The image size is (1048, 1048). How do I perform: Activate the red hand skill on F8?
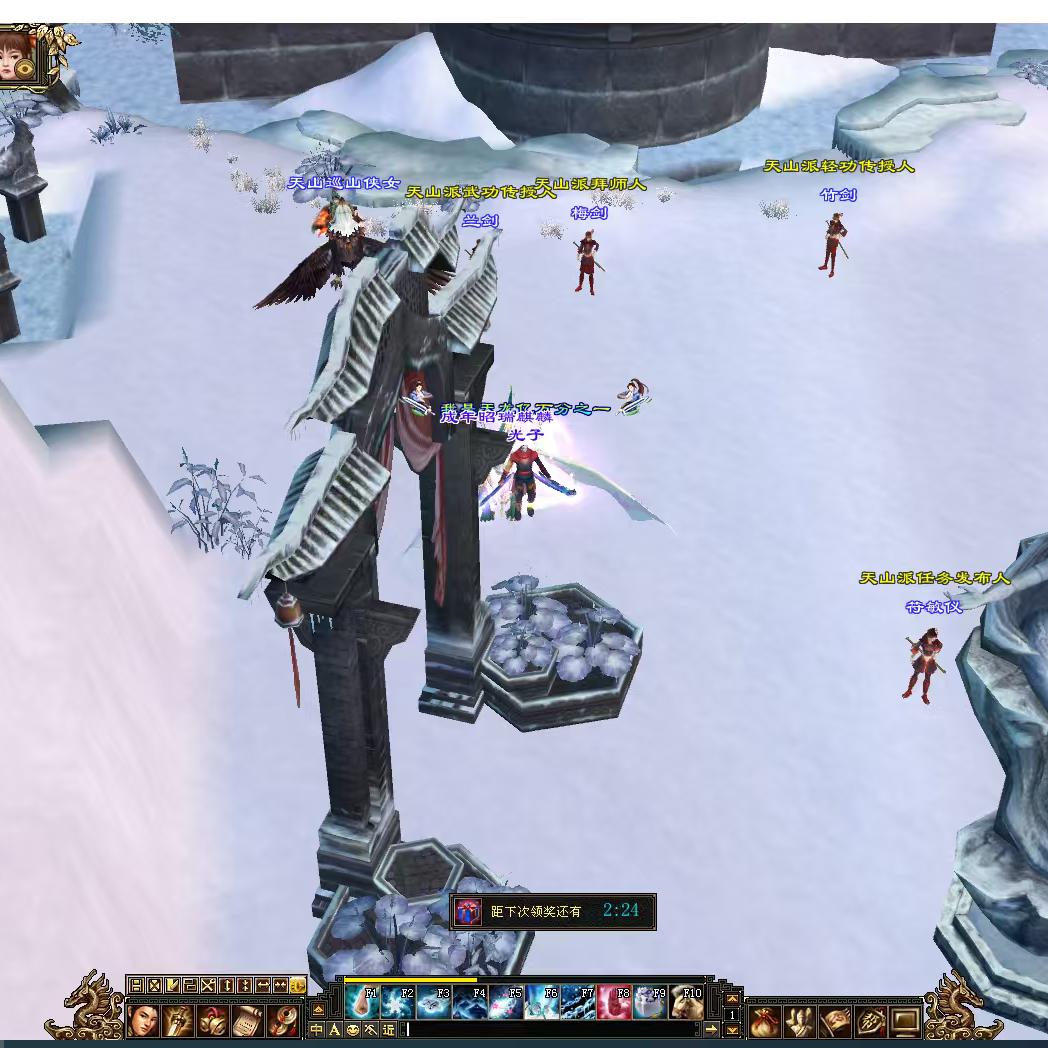tap(613, 1002)
